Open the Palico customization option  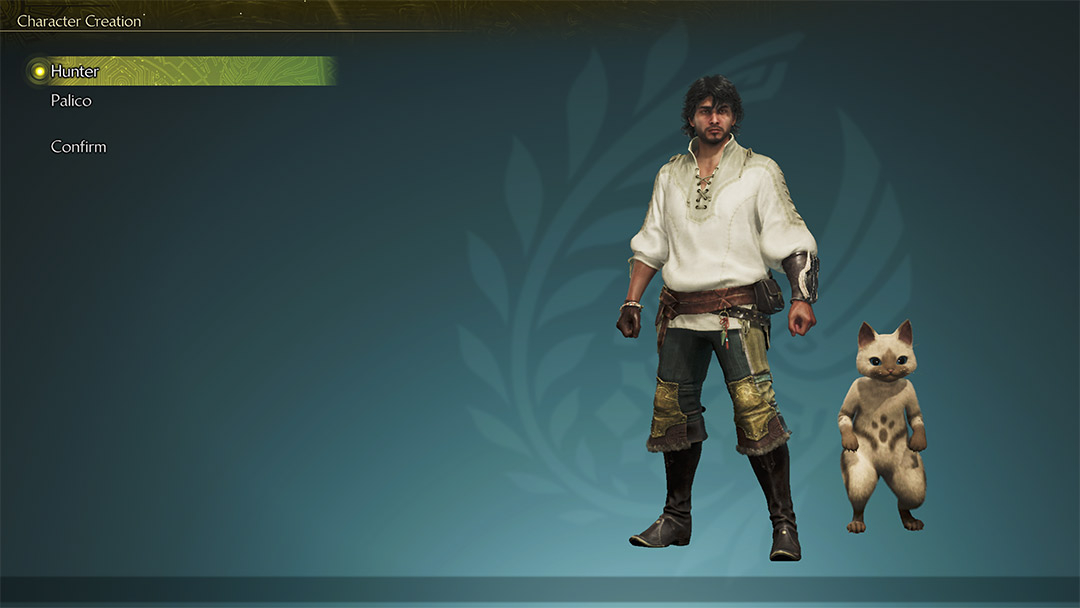[x=71, y=101]
